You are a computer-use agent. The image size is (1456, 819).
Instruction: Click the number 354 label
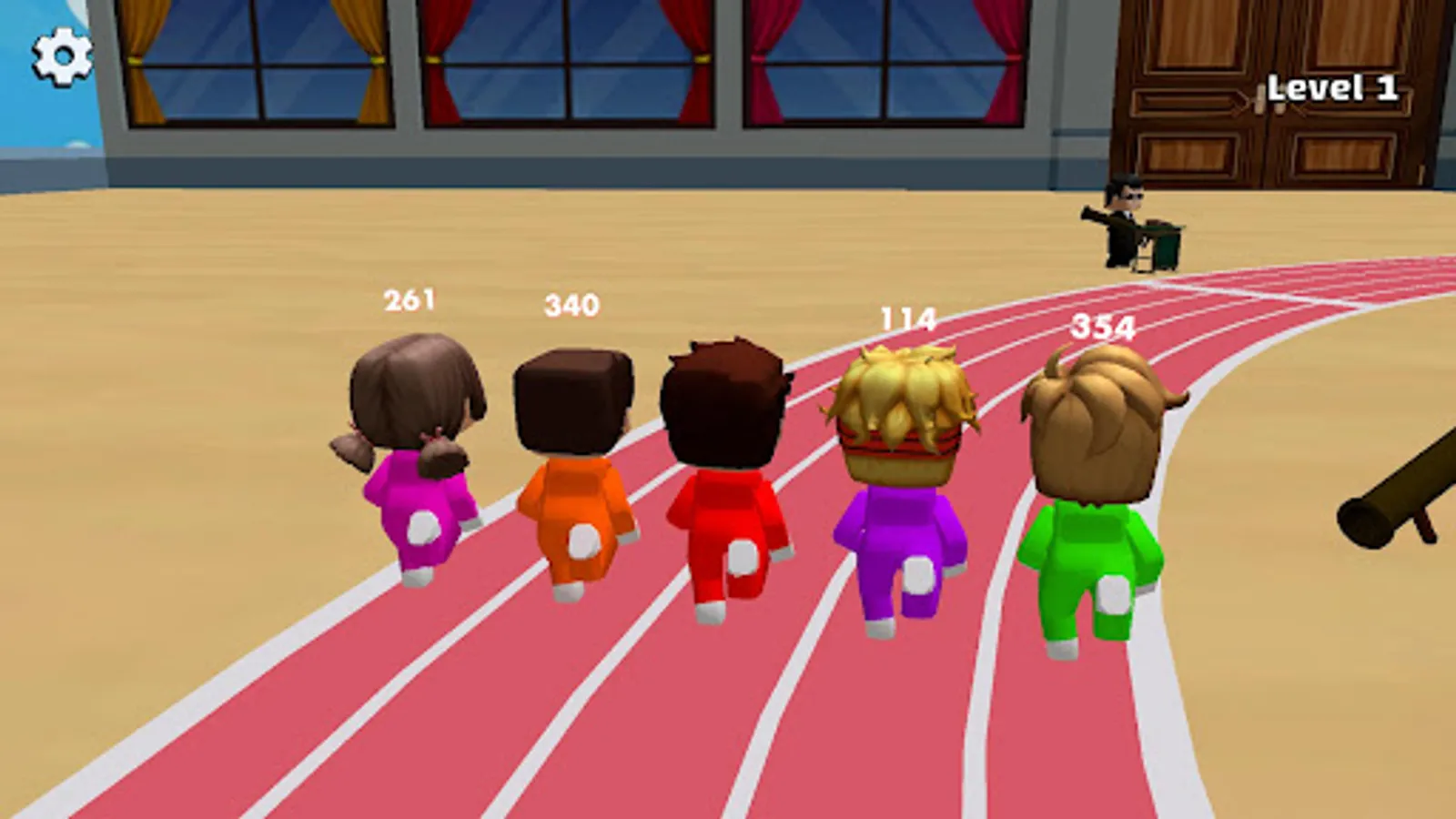tap(1103, 327)
